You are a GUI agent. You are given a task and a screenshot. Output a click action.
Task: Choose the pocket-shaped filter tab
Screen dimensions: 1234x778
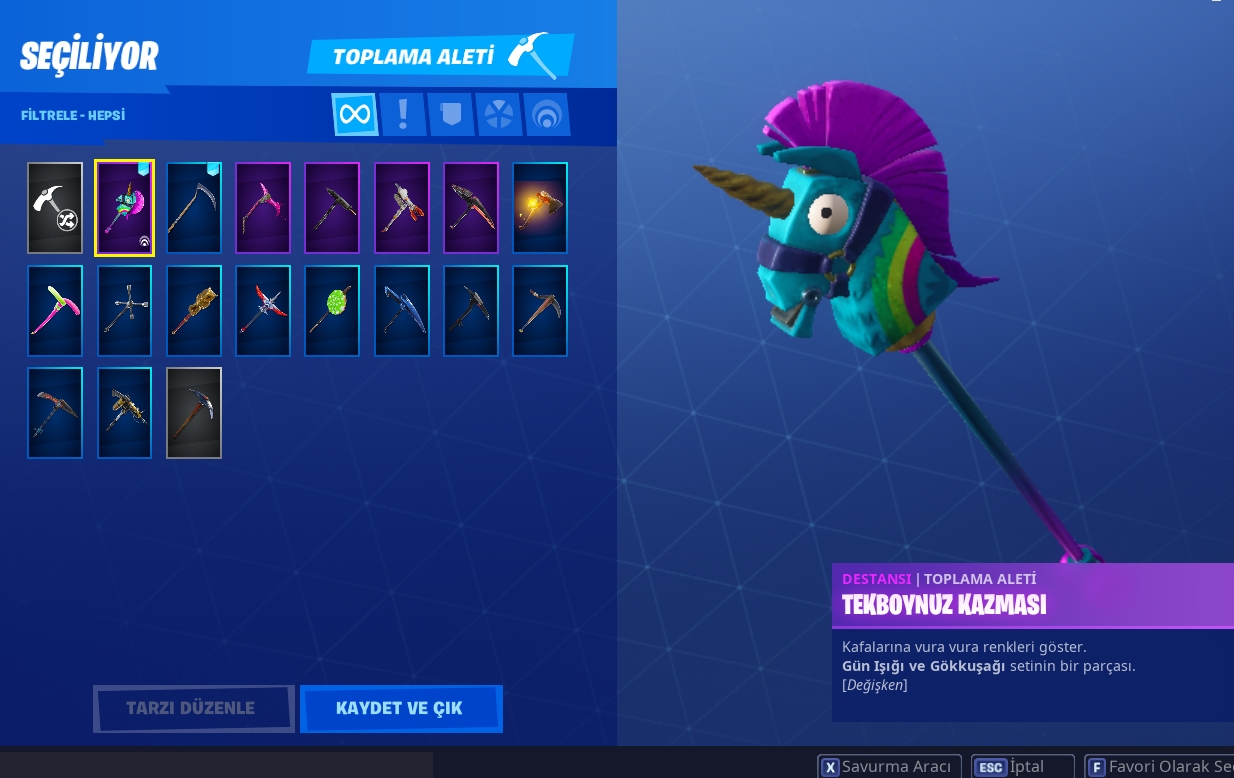click(451, 114)
